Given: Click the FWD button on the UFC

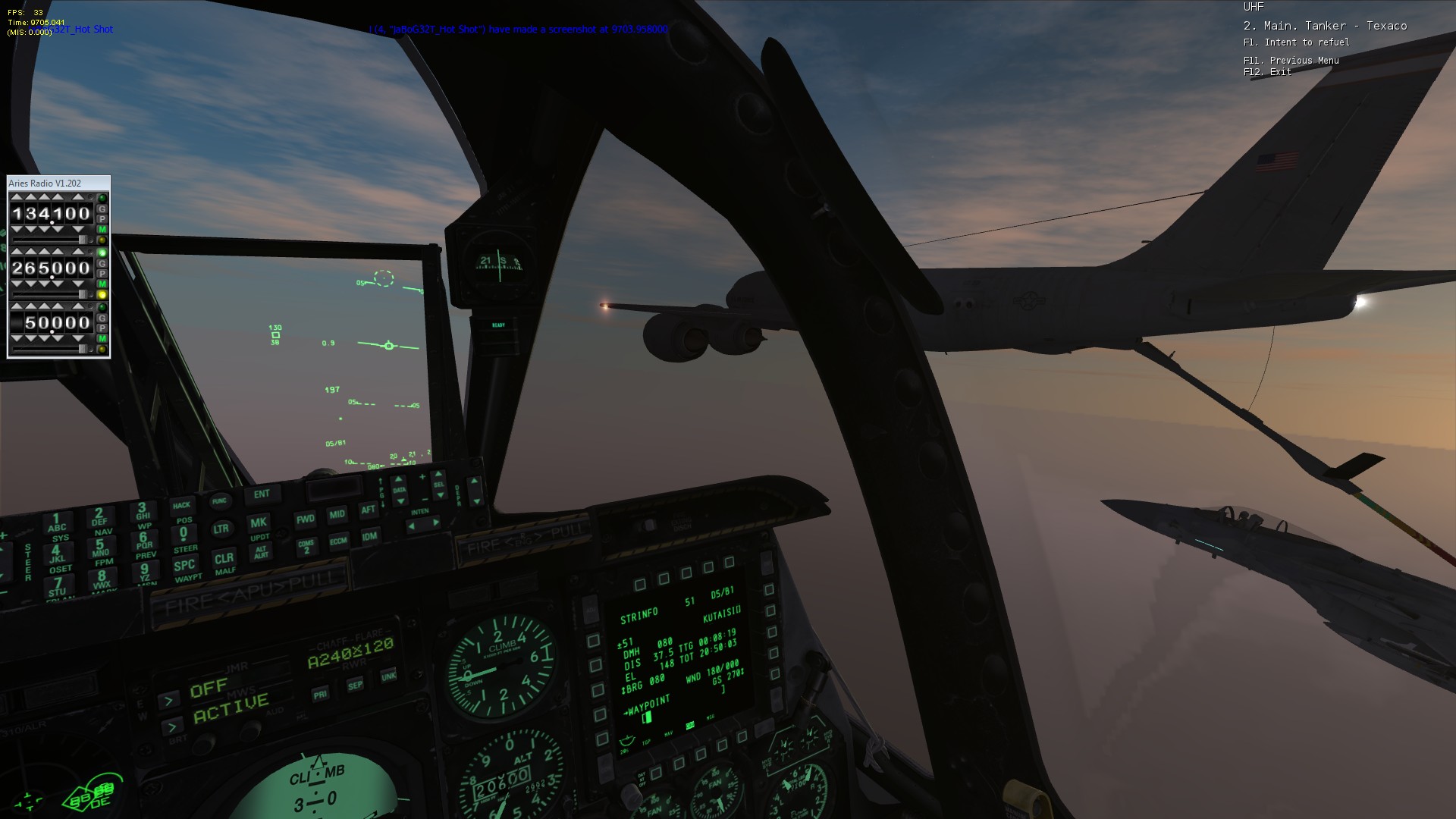Looking at the screenshot, I should pyautogui.click(x=306, y=519).
